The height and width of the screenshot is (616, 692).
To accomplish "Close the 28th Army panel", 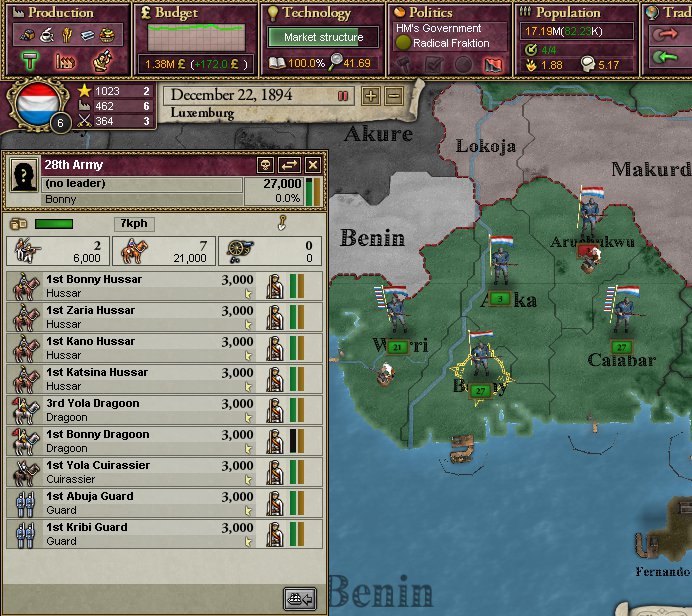I will [313, 165].
